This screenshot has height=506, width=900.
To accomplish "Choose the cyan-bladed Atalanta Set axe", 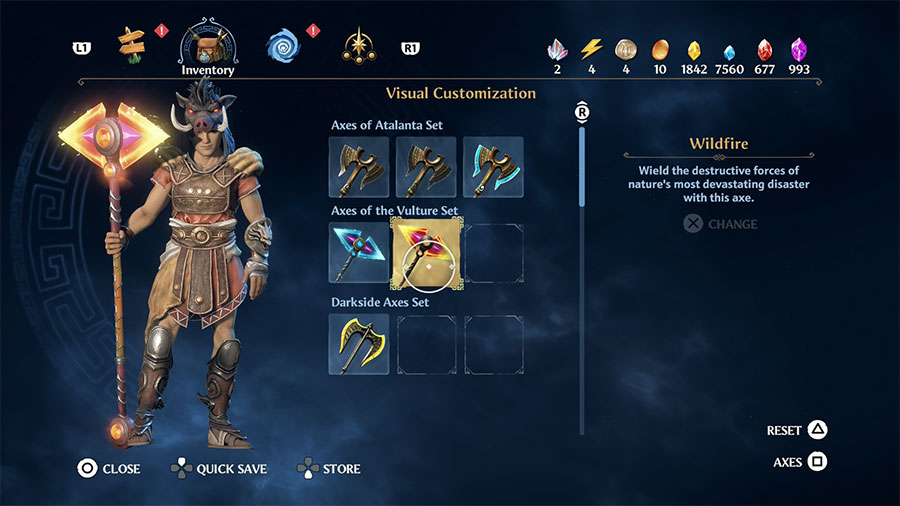I will (x=493, y=167).
